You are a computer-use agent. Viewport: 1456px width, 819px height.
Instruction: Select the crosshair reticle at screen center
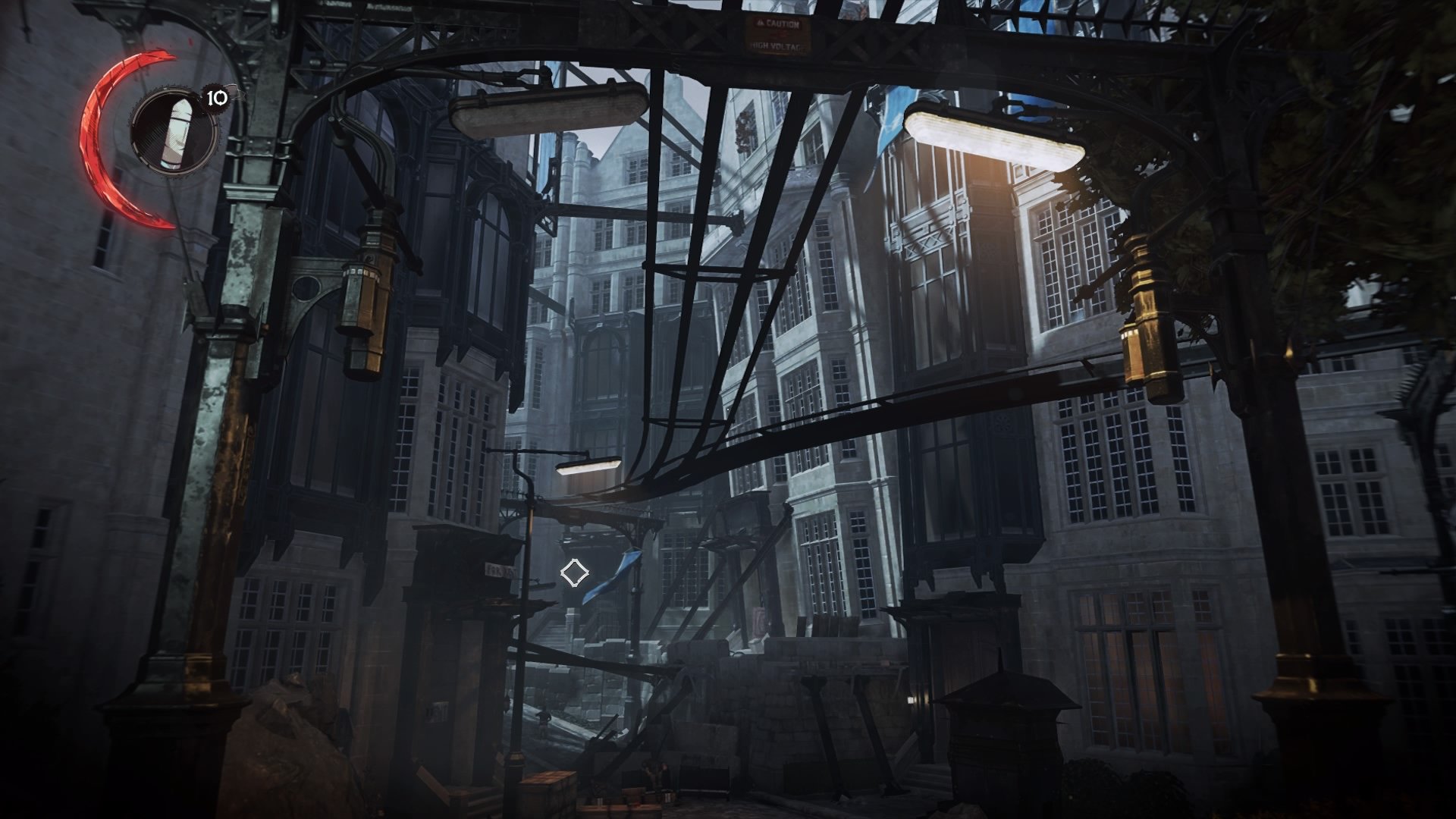[575, 574]
